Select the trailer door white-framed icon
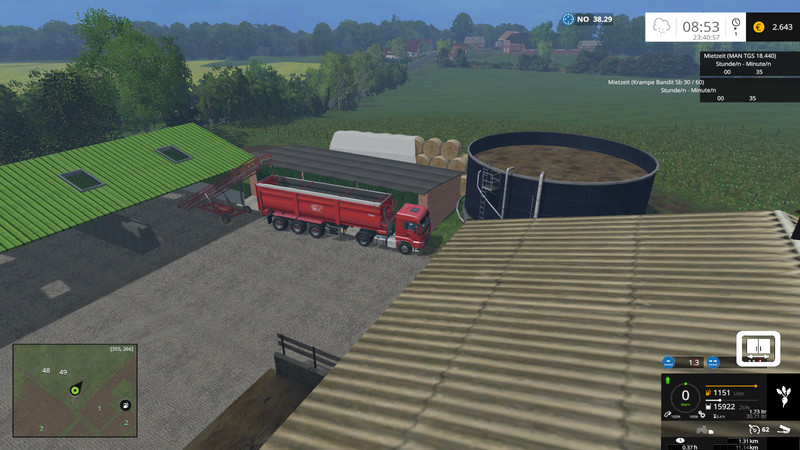 [757, 347]
